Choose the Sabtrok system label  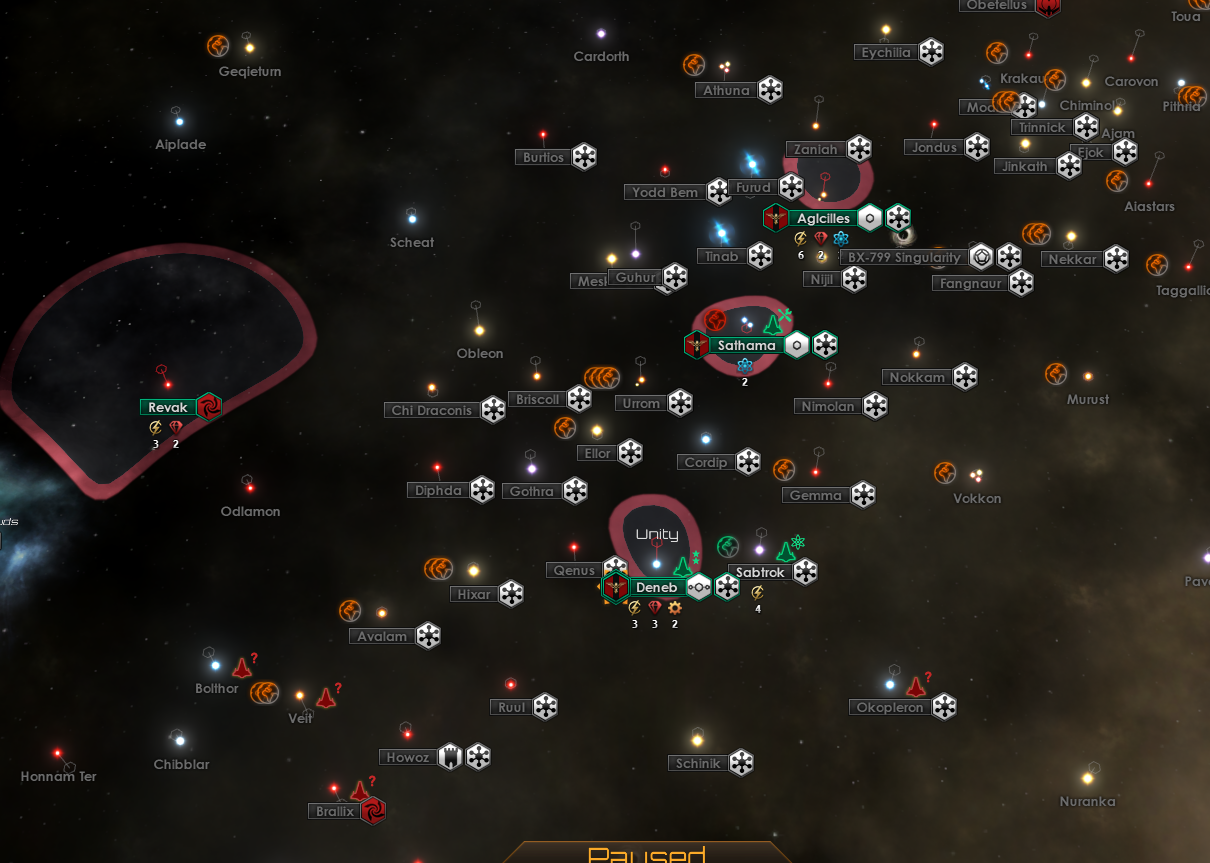point(760,573)
